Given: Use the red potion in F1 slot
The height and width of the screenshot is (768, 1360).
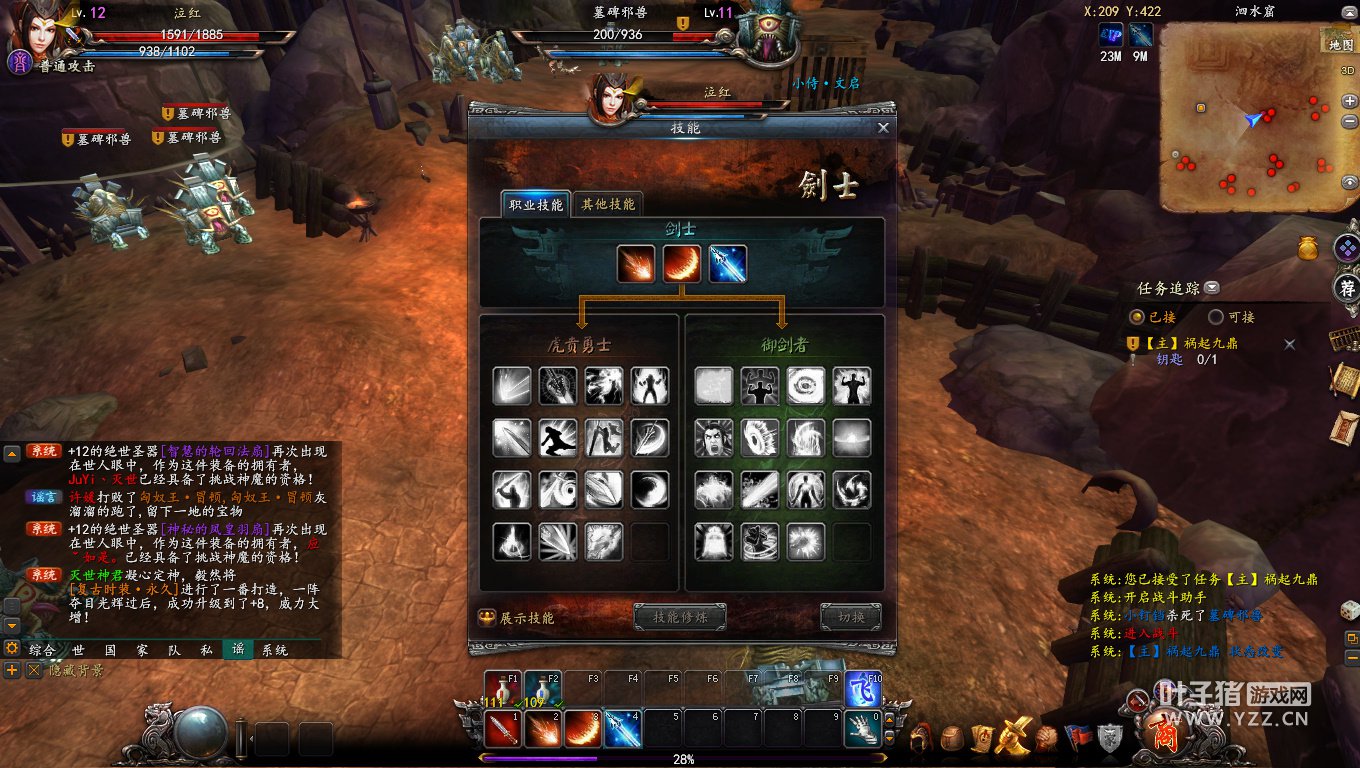Looking at the screenshot, I should point(500,689).
